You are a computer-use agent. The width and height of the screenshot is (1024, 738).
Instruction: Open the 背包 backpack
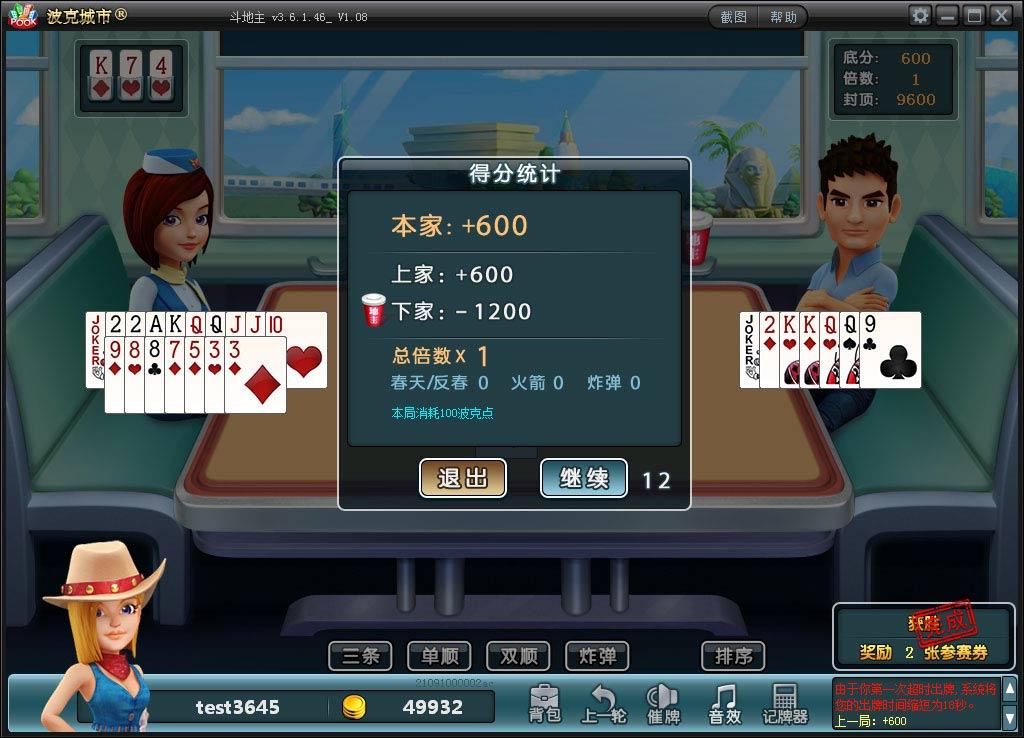pyautogui.click(x=545, y=704)
